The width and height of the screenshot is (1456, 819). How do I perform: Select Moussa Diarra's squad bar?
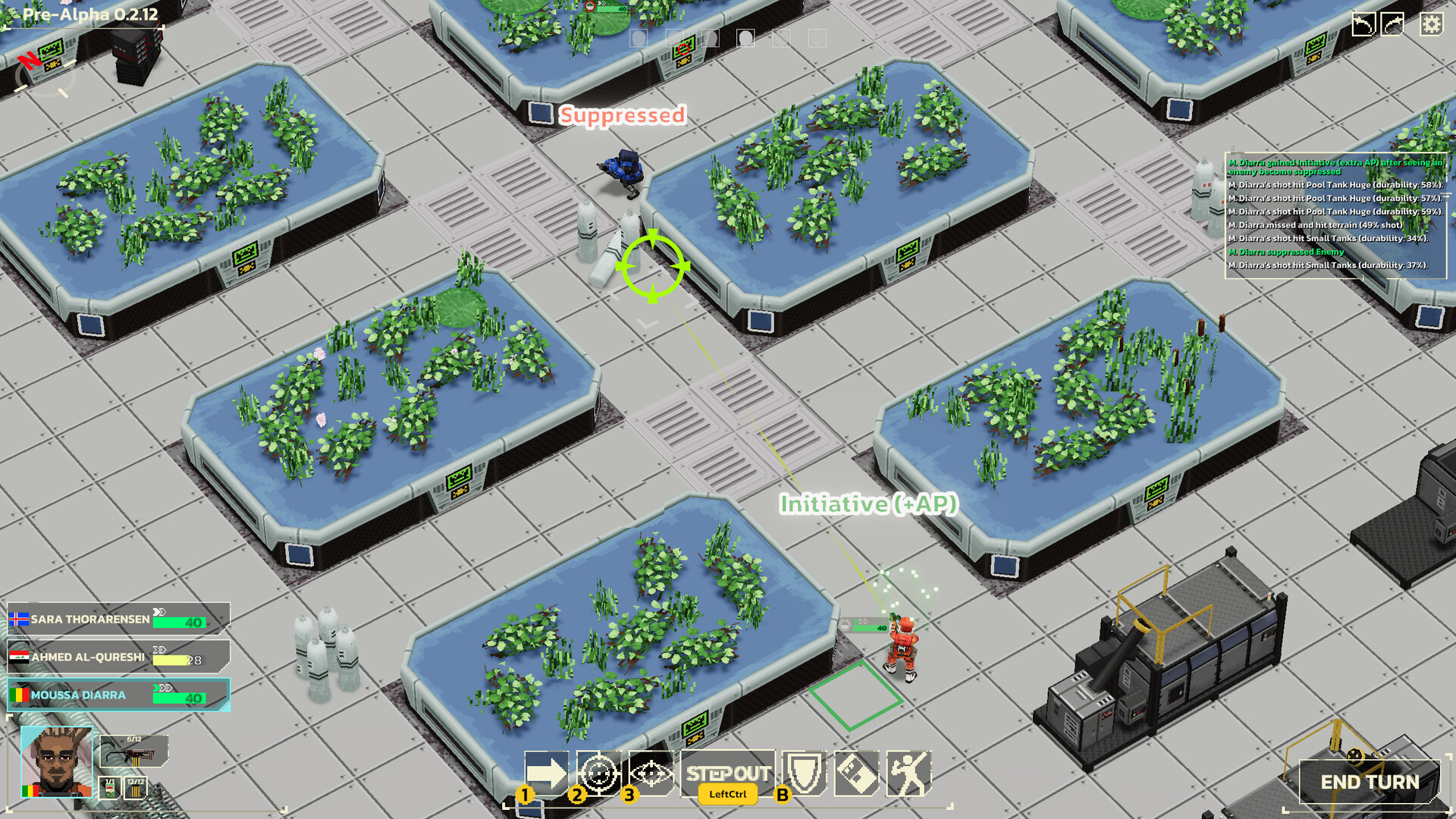[x=114, y=695]
